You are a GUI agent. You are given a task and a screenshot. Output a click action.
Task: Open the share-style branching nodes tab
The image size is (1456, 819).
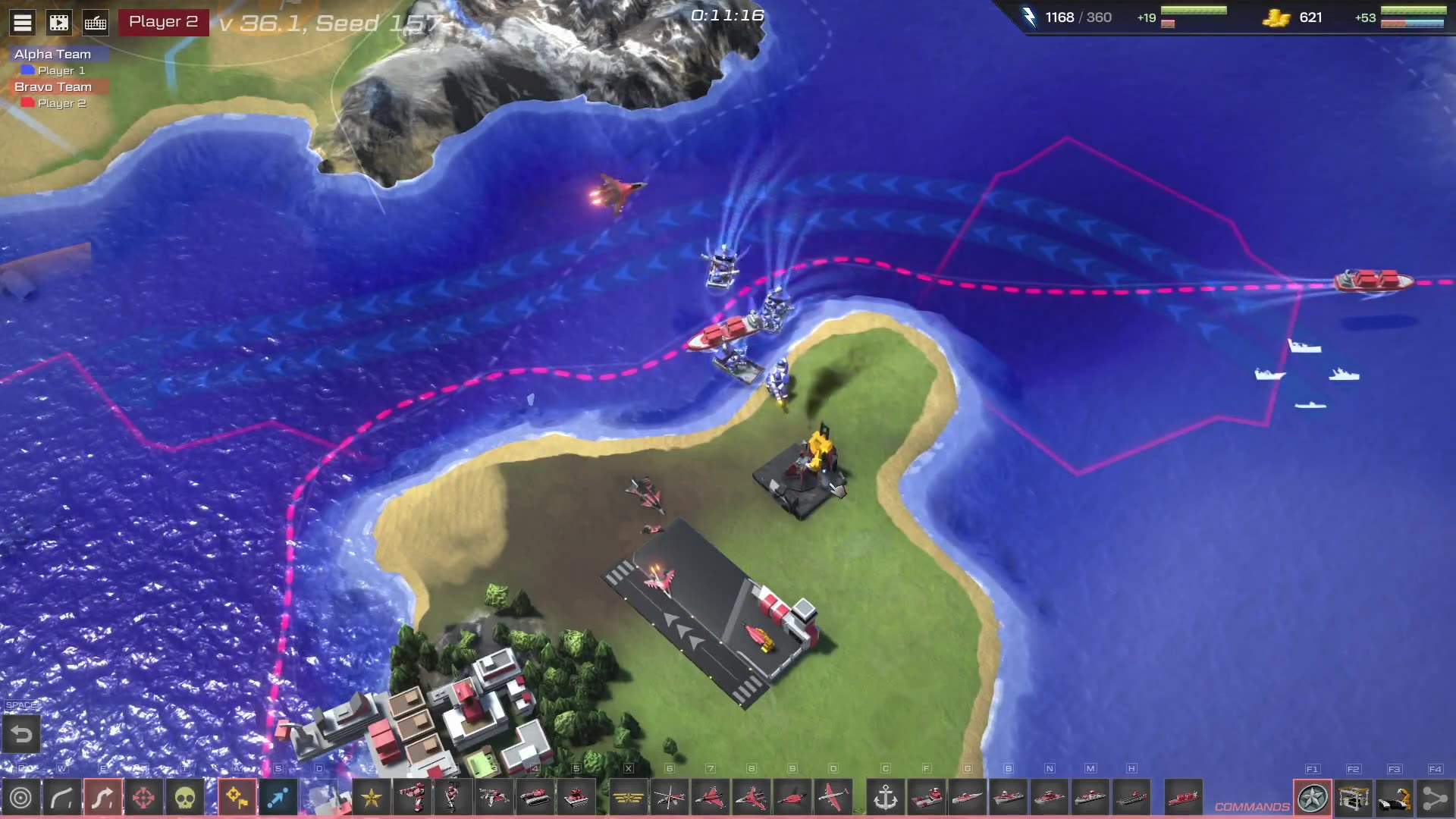(x=1435, y=798)
